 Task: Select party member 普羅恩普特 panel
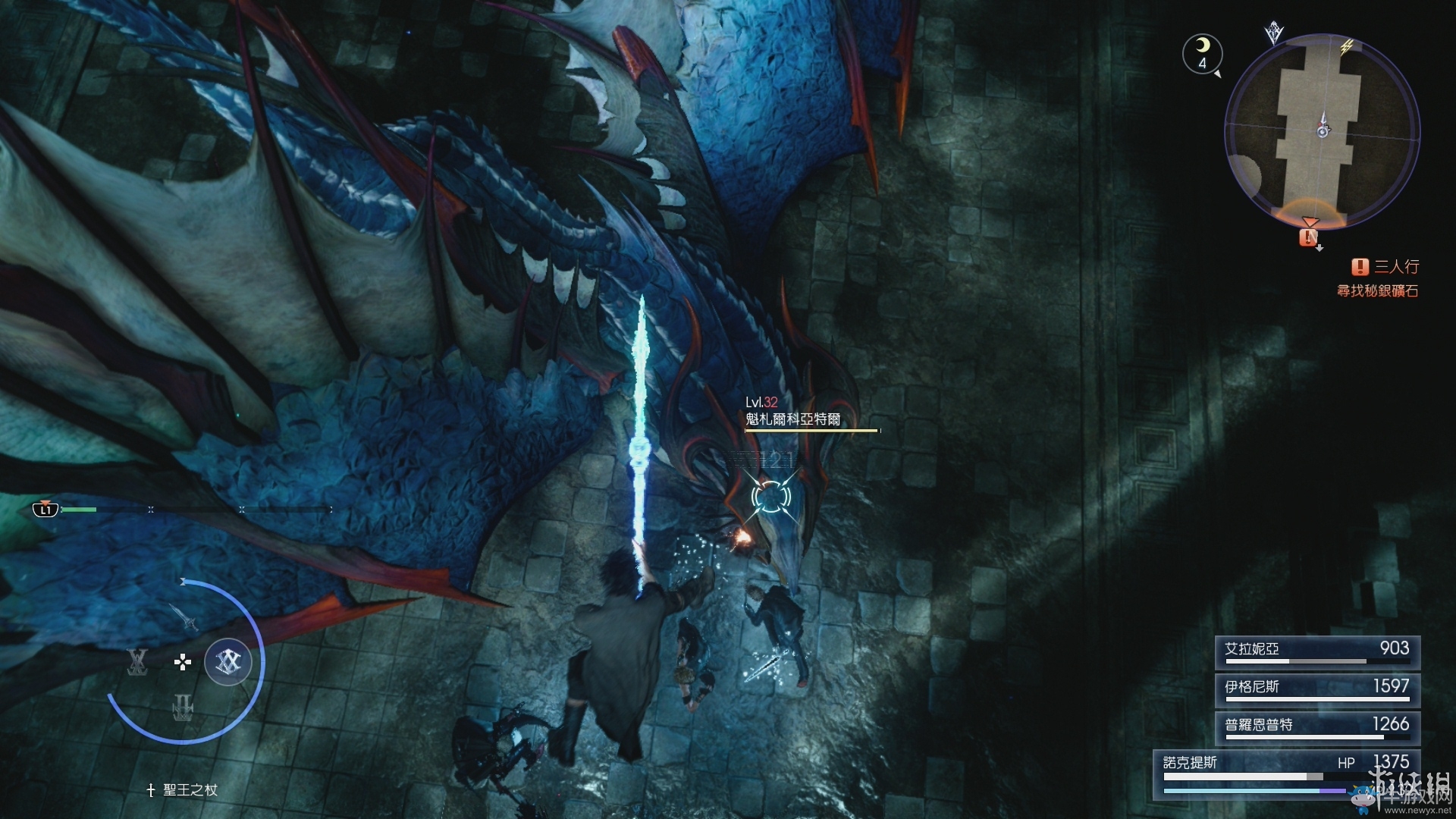point(1316,726)
